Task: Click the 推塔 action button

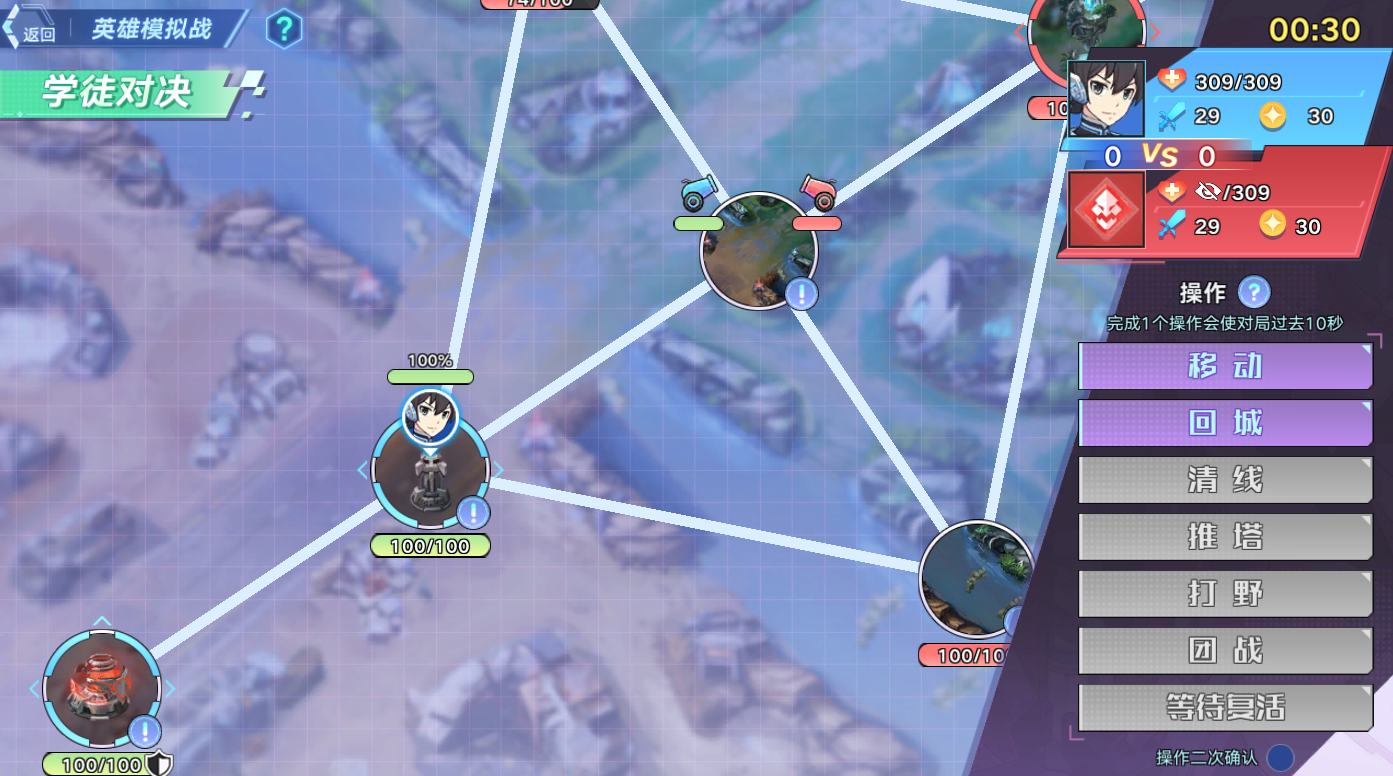Action: (1225, 537)
